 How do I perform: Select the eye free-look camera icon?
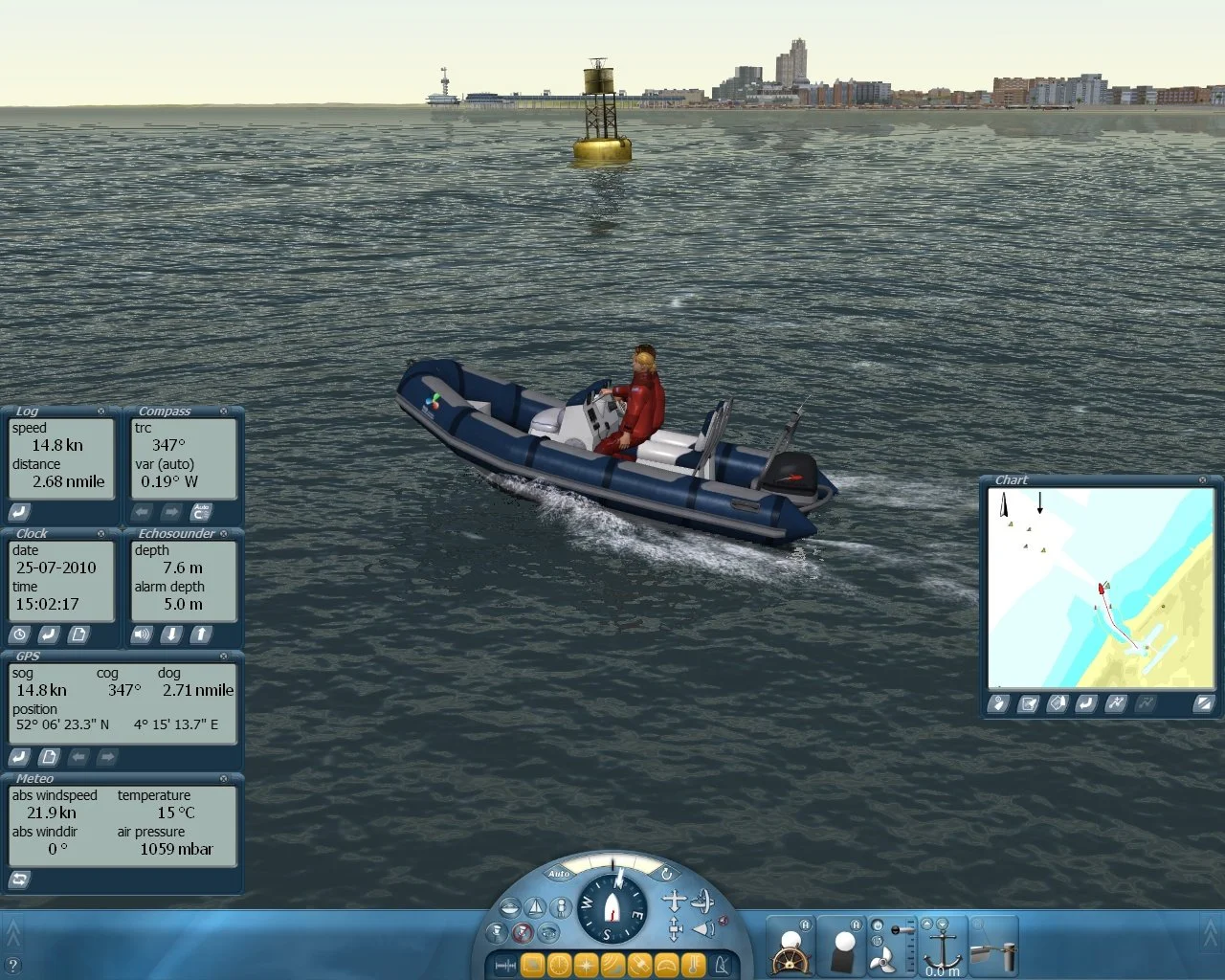548,934
